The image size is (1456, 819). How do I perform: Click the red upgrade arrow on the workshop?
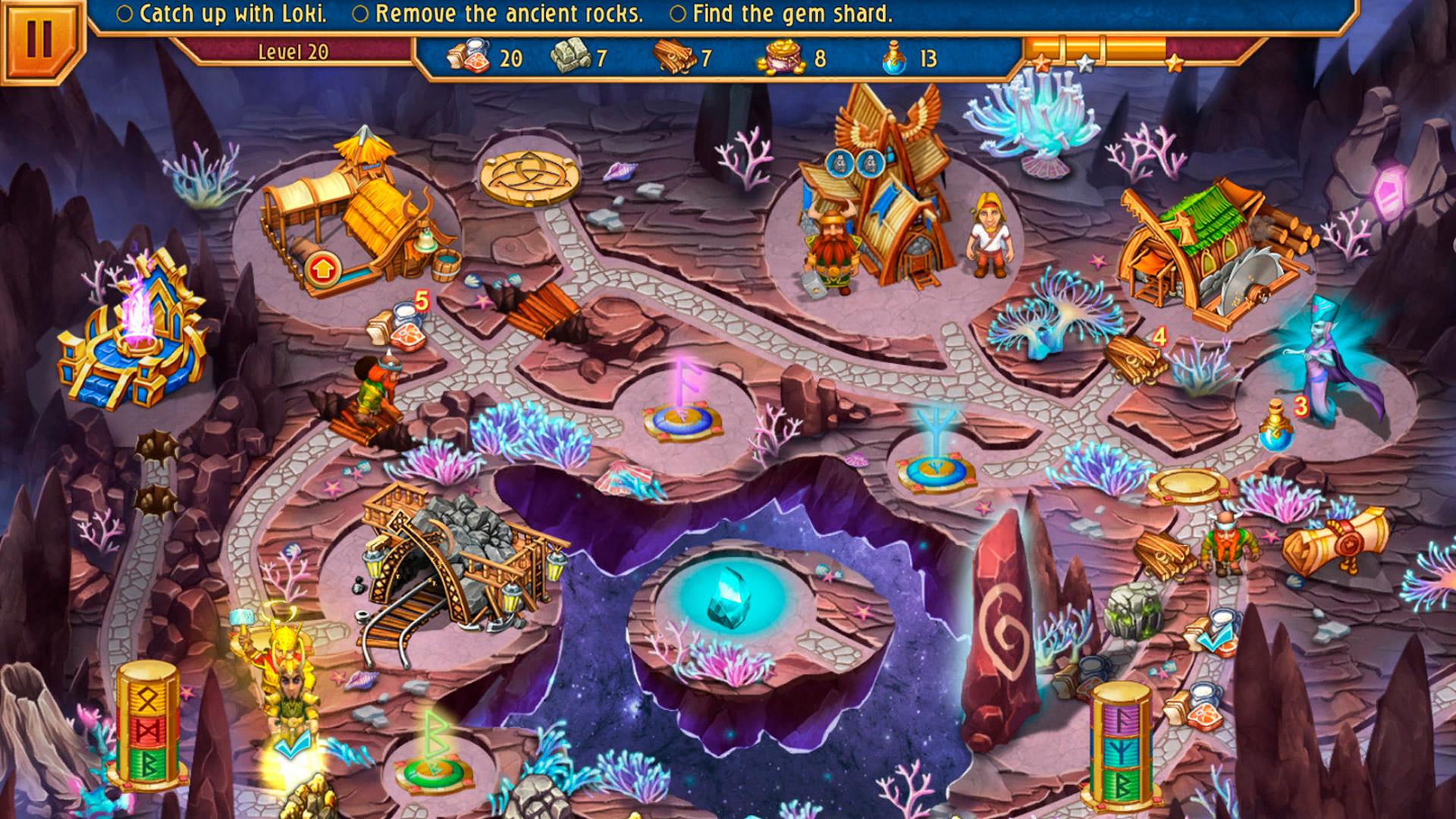pyautogui.click(x=321, y=267)
